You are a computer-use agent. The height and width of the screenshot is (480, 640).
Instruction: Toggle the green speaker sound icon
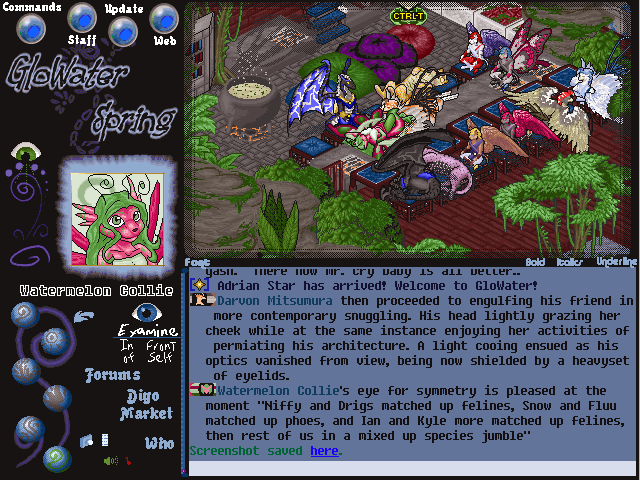[110, 461]
